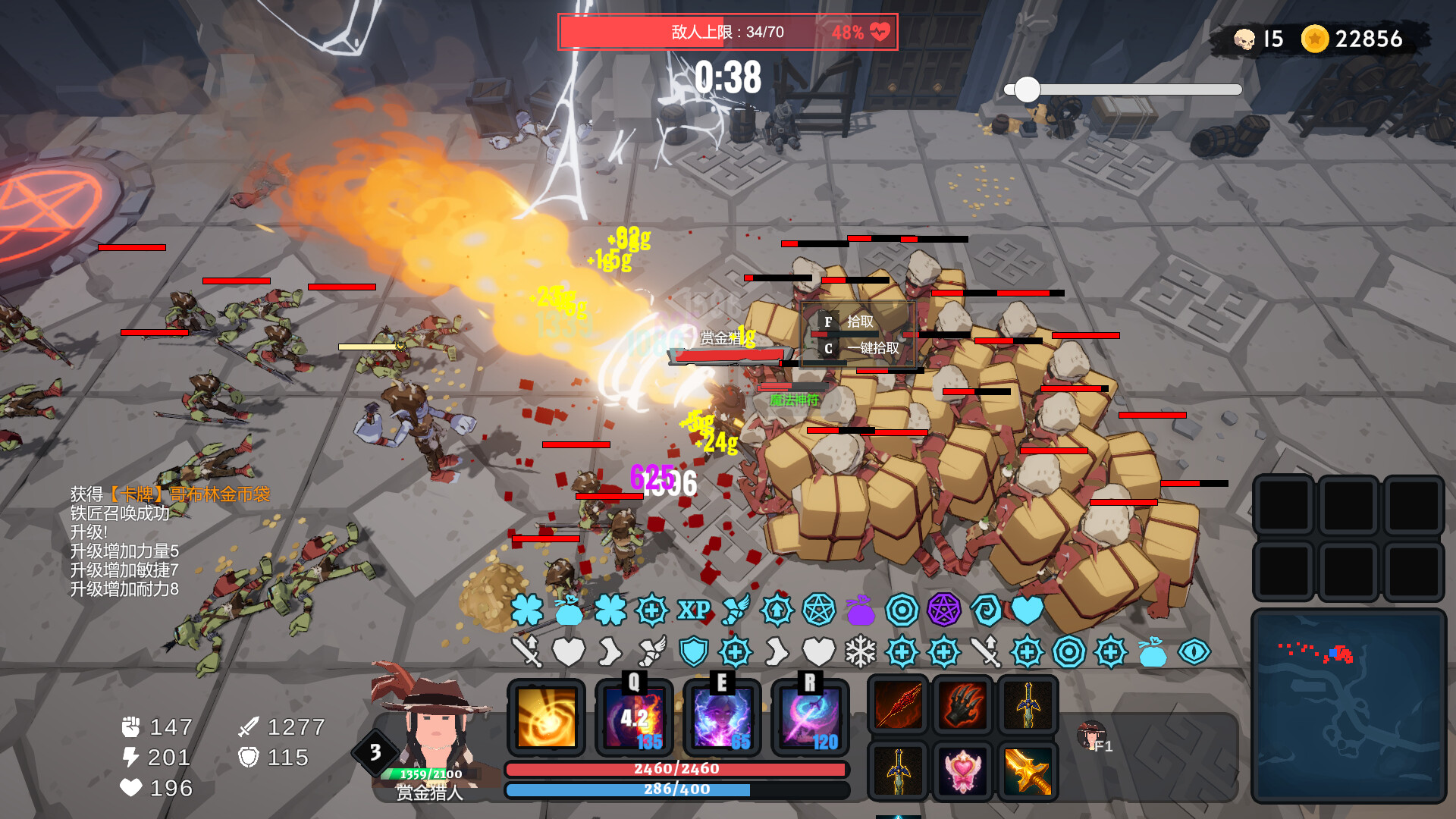Select the F1 teammate portrait

point(1092,736)
